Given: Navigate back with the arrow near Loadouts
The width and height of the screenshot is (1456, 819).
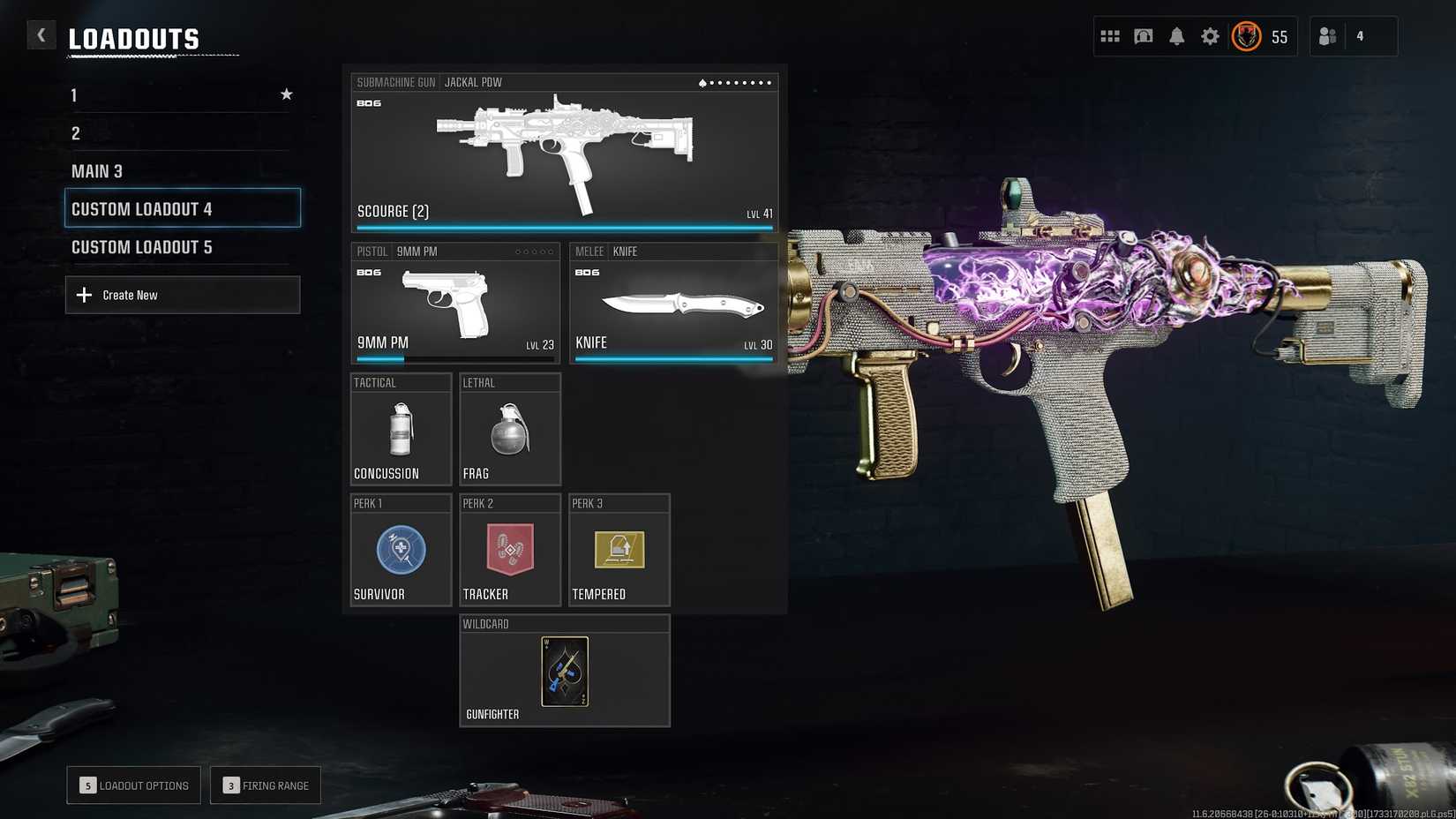Looking at the screenshot, I should (41, 34).
